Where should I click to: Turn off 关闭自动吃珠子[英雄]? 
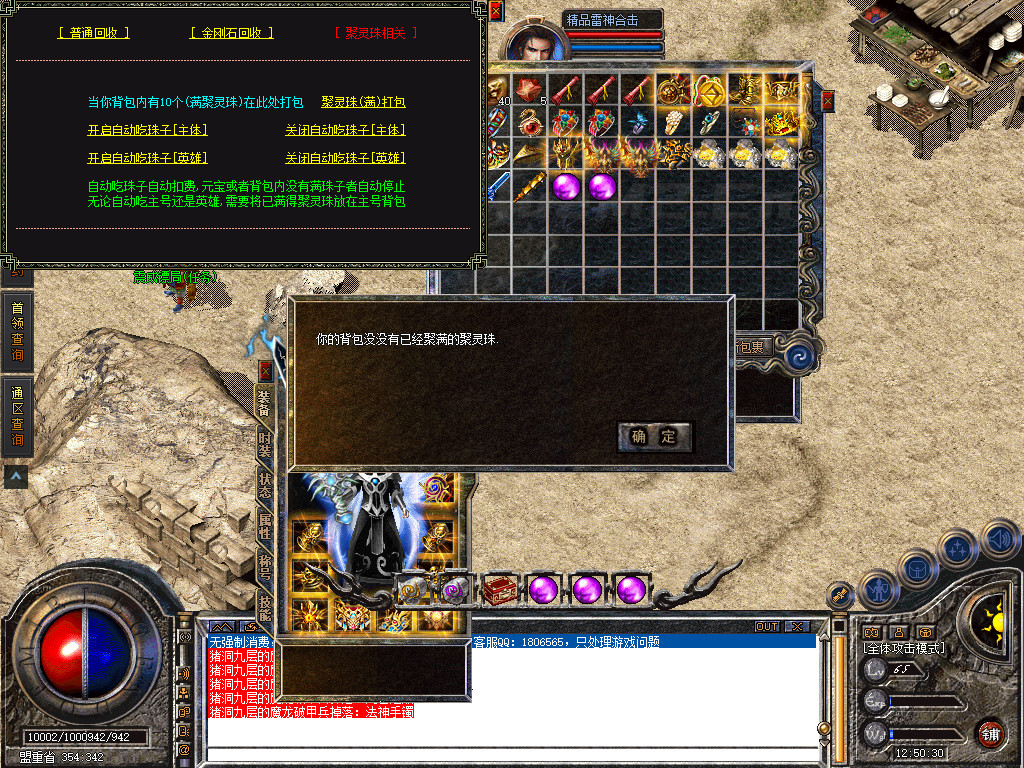click(x=345, y=158)
